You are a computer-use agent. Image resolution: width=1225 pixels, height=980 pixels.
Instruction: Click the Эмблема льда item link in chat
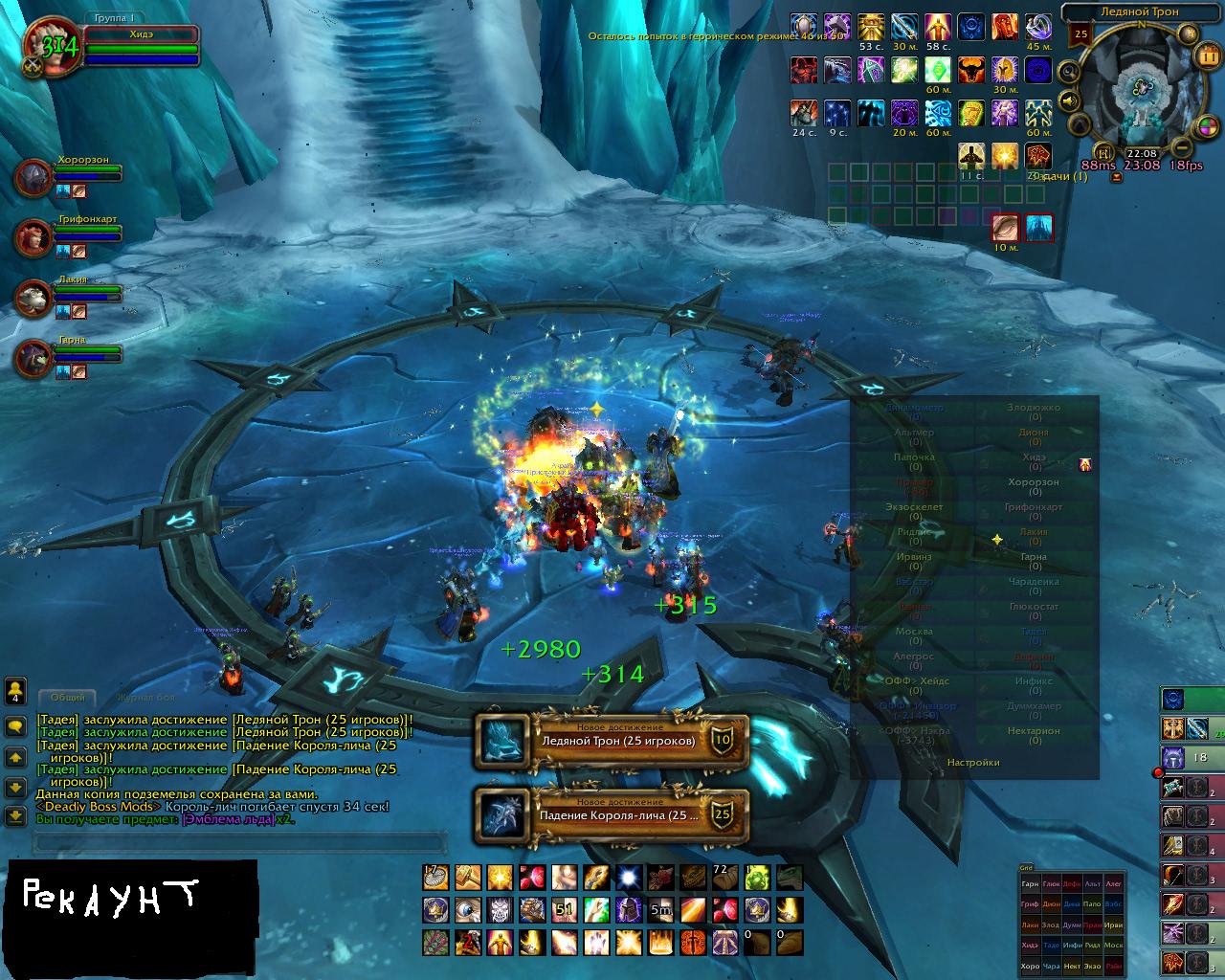pos(228,819)
